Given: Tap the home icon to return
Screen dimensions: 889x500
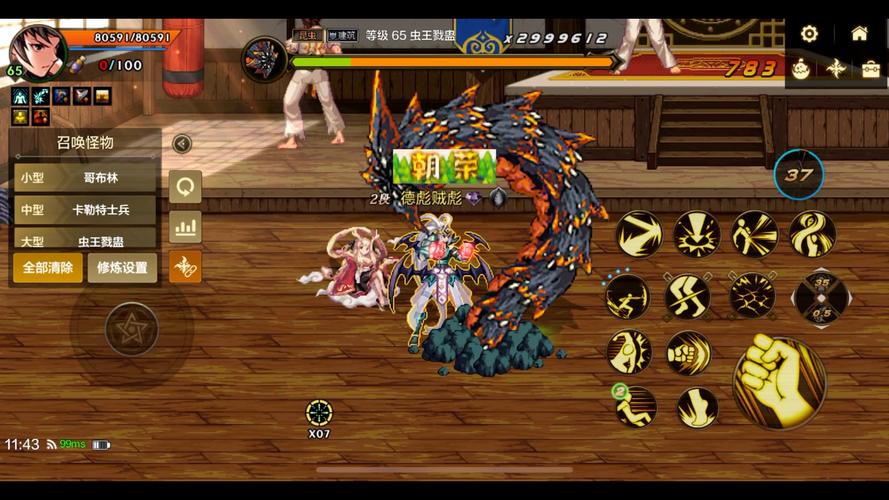Looking at the screenshot, I should (x=859, y=33).
